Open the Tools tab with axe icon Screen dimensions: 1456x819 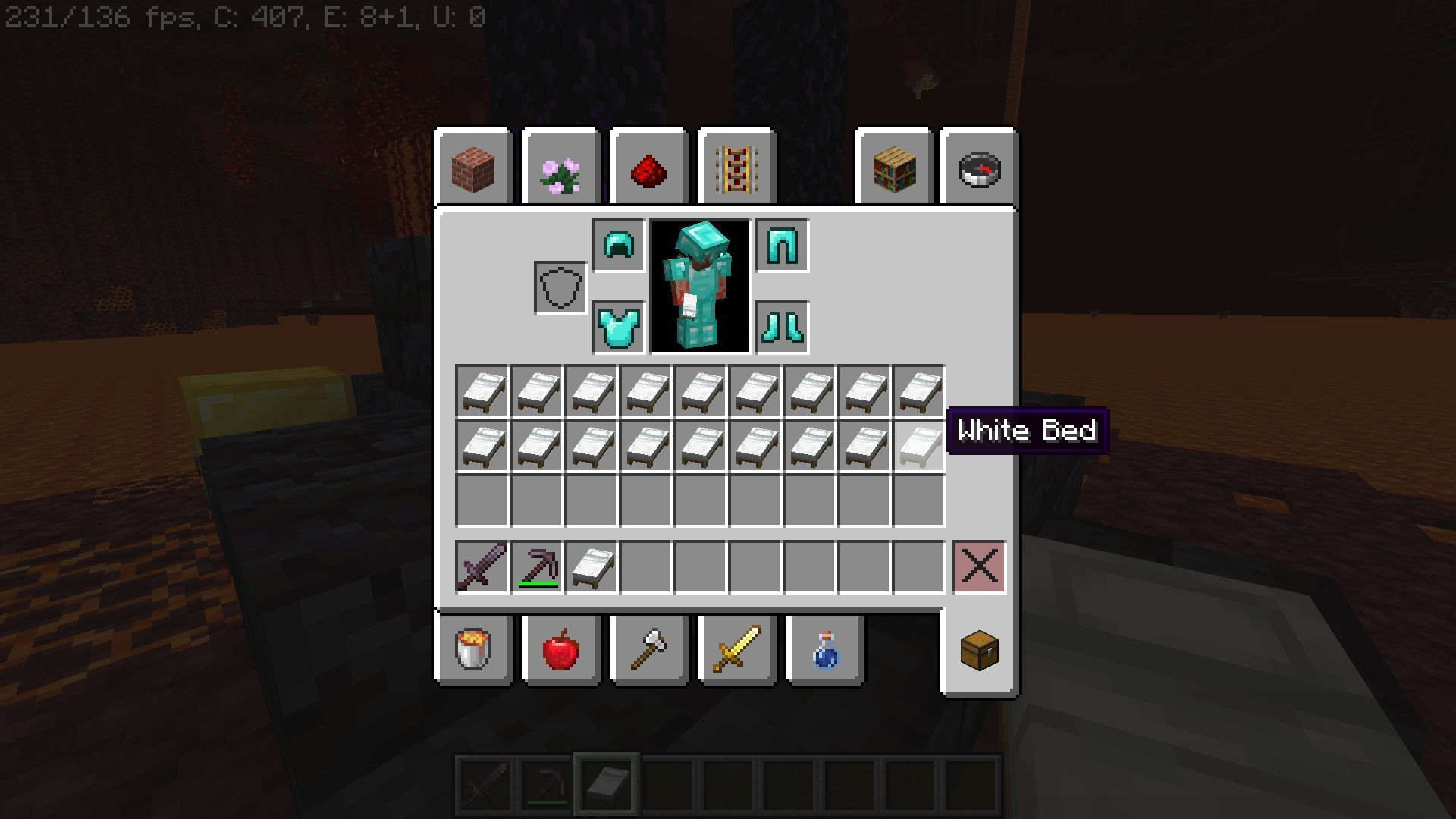pyautogui.click(x=648, y=651)
